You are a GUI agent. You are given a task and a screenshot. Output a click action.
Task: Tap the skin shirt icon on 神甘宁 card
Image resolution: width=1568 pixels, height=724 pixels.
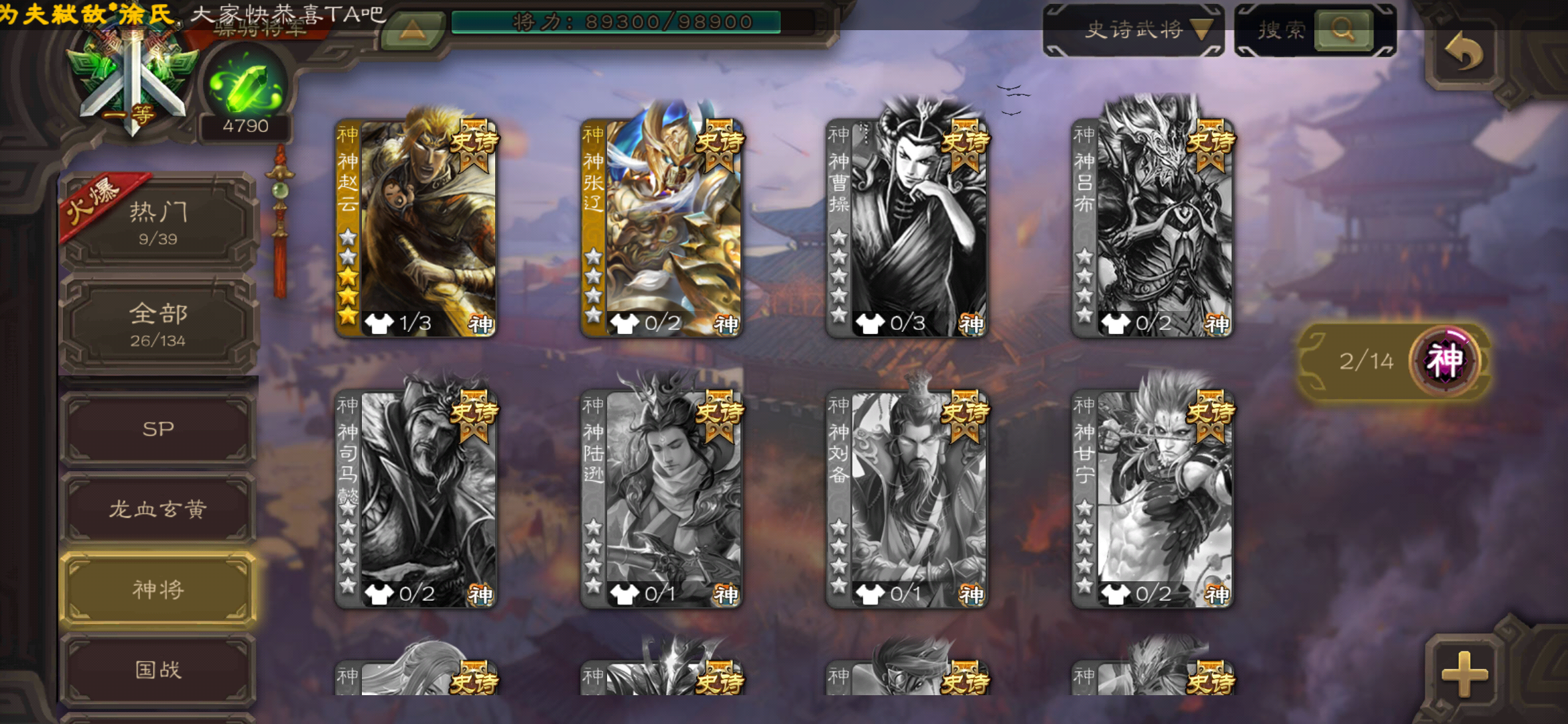1118,593
